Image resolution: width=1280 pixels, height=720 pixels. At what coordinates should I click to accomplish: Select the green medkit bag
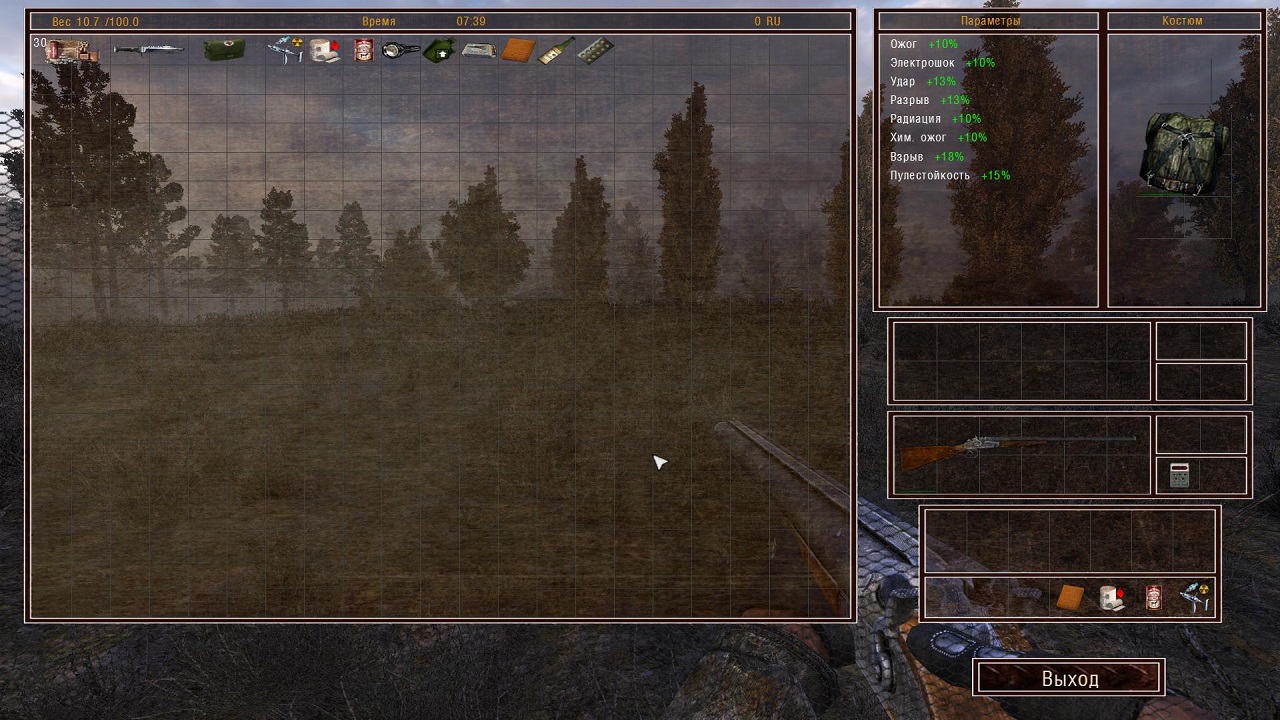coord(224,50)
